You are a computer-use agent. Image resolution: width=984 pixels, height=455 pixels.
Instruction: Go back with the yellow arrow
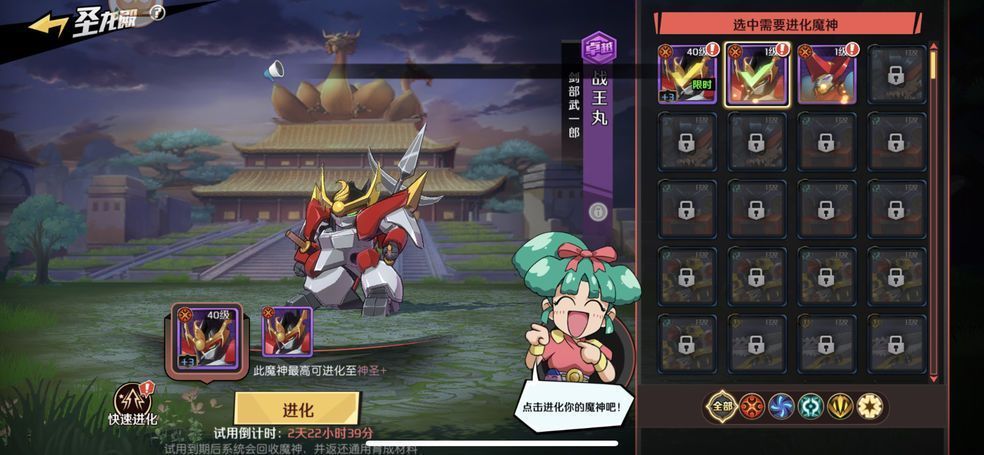click(47, 24)
